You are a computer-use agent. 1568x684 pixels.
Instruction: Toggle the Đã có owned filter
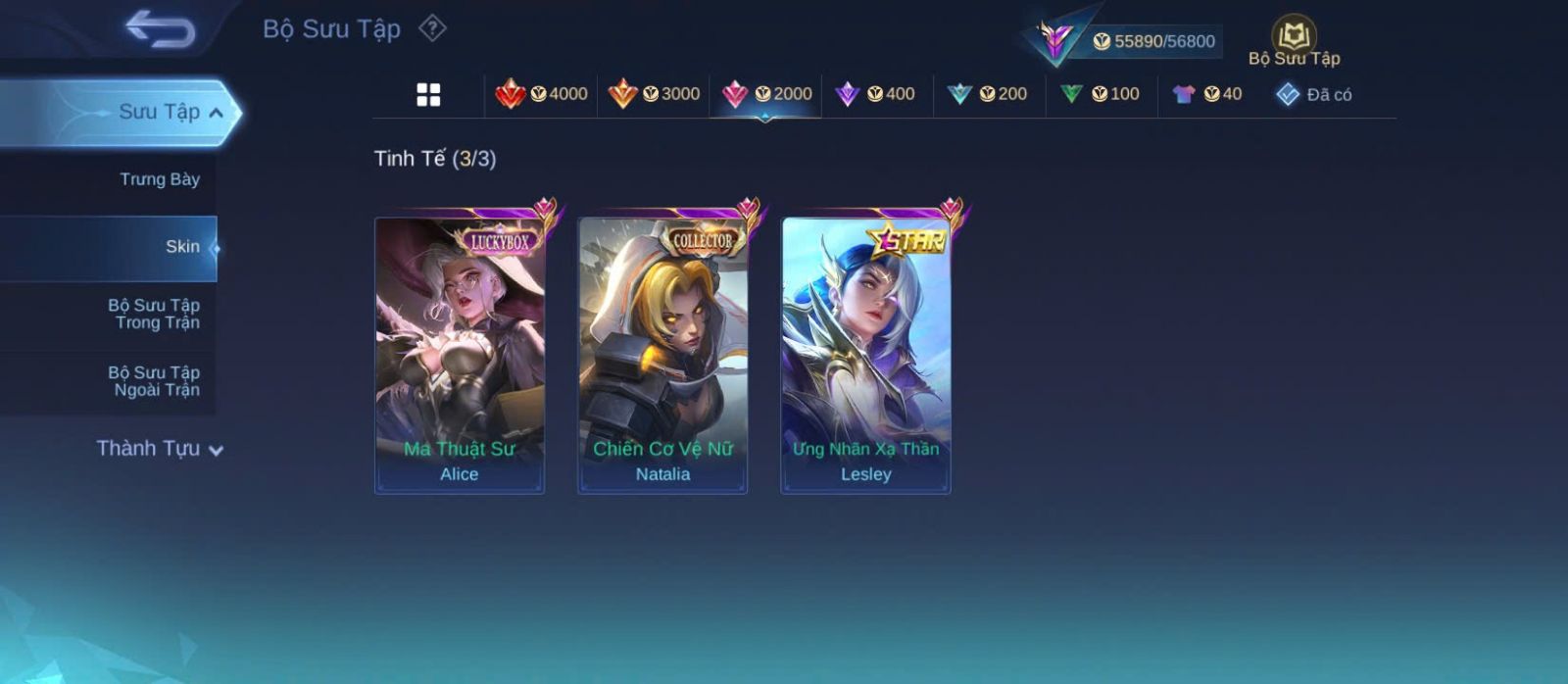point(1314,94)
